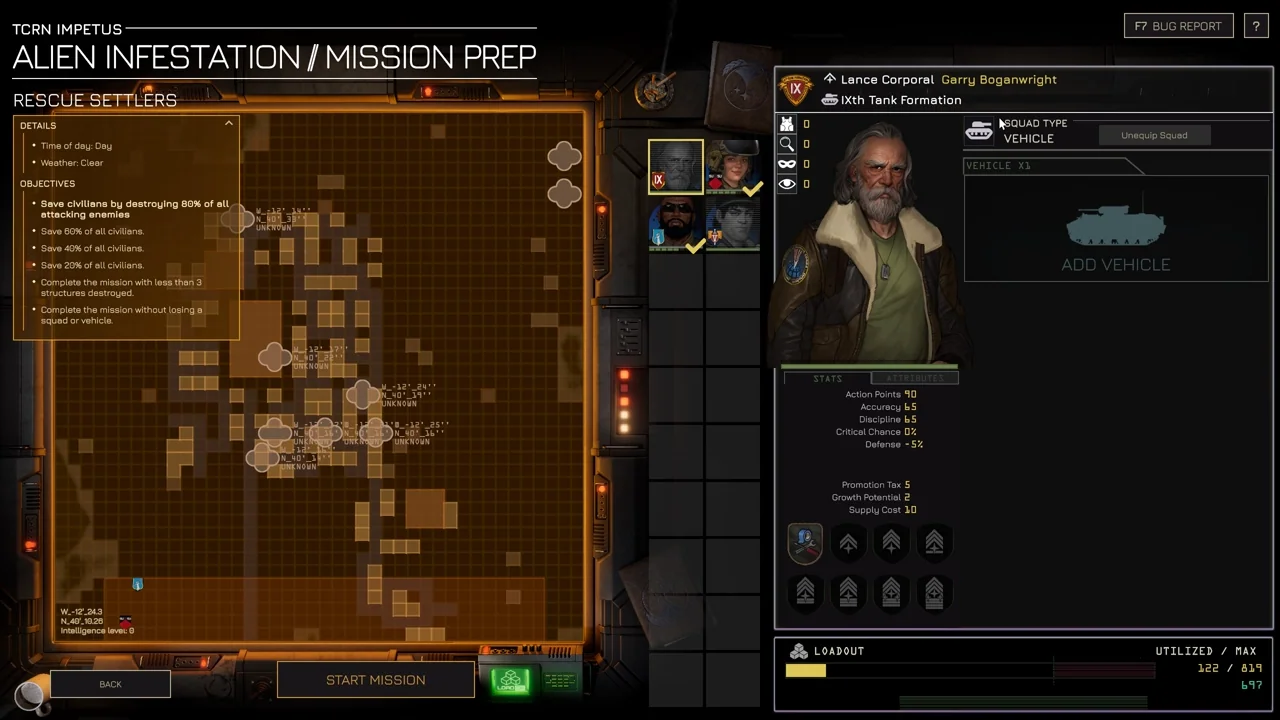Click the glowing green Load Up crate icon
Screen dimensions: 1280x720
[510, 679]
